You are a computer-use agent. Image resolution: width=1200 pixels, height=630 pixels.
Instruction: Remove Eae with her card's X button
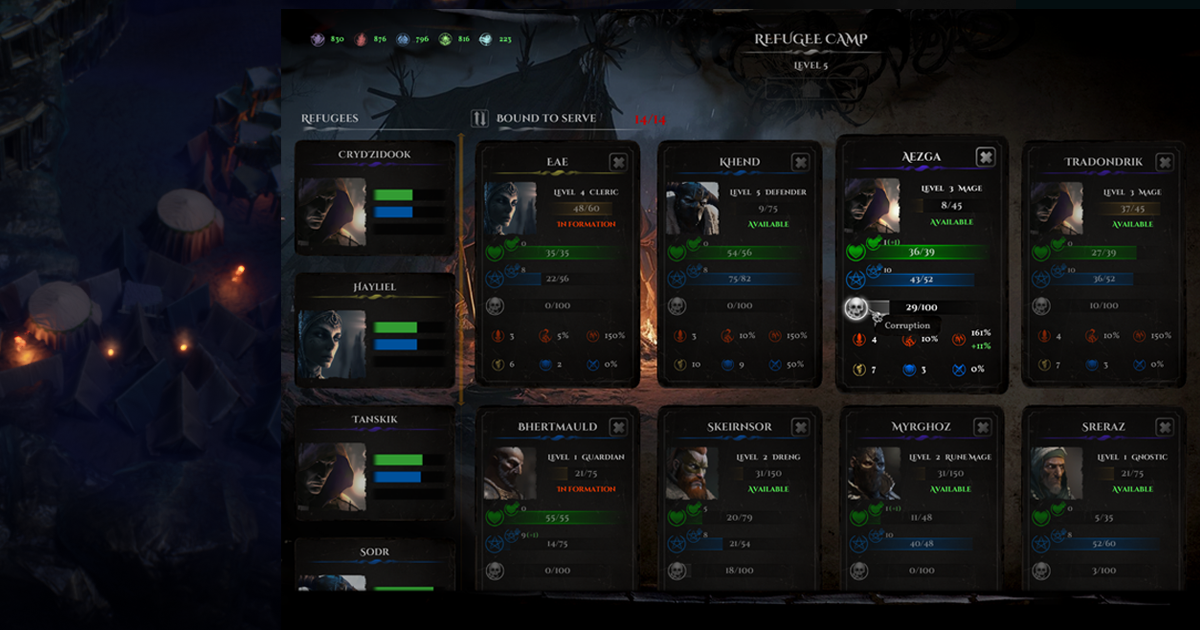(618, 162)
